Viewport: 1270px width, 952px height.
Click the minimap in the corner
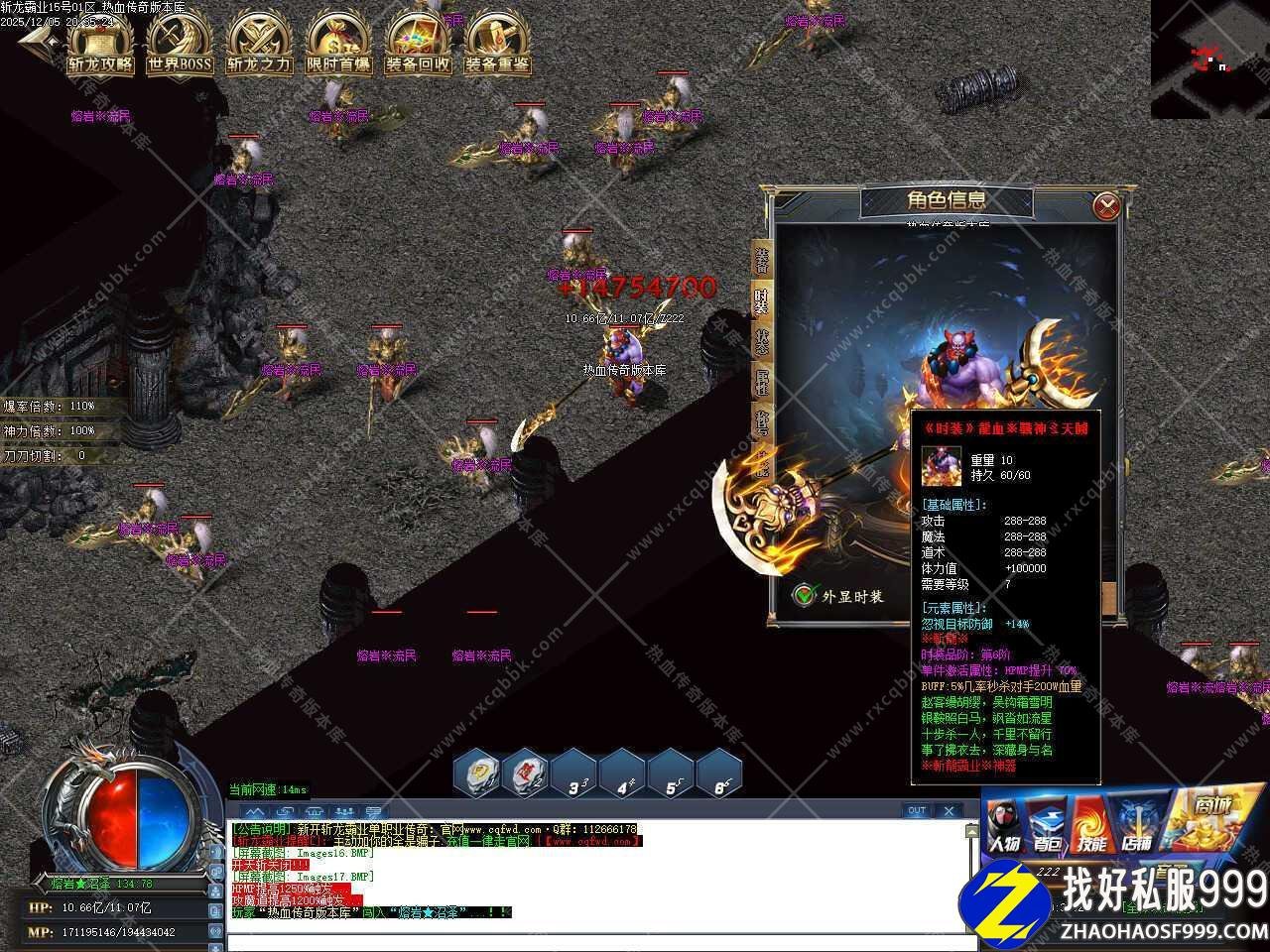1209,59
